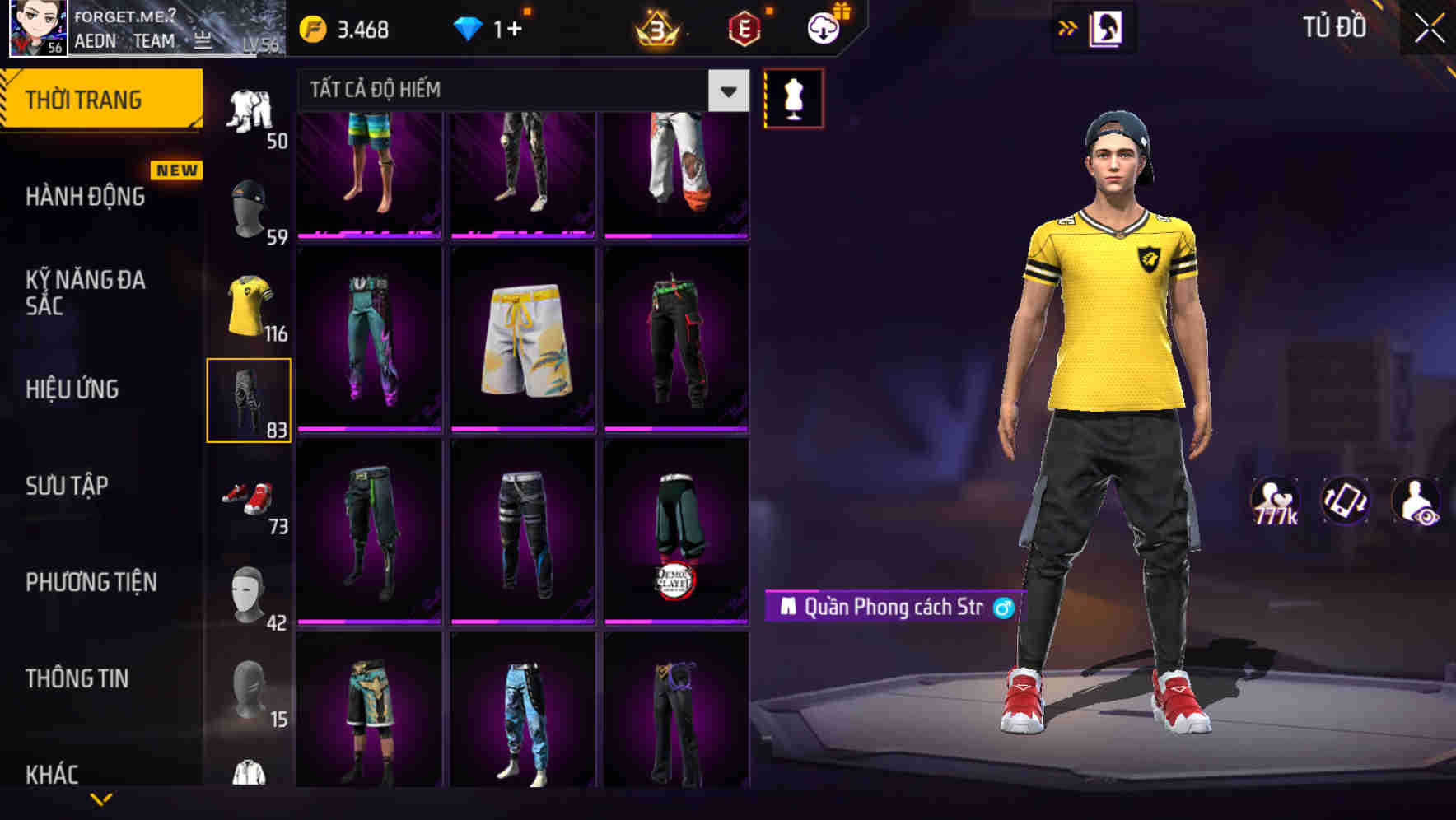Select the pants category icon with 83 items

tap(250, 399)
